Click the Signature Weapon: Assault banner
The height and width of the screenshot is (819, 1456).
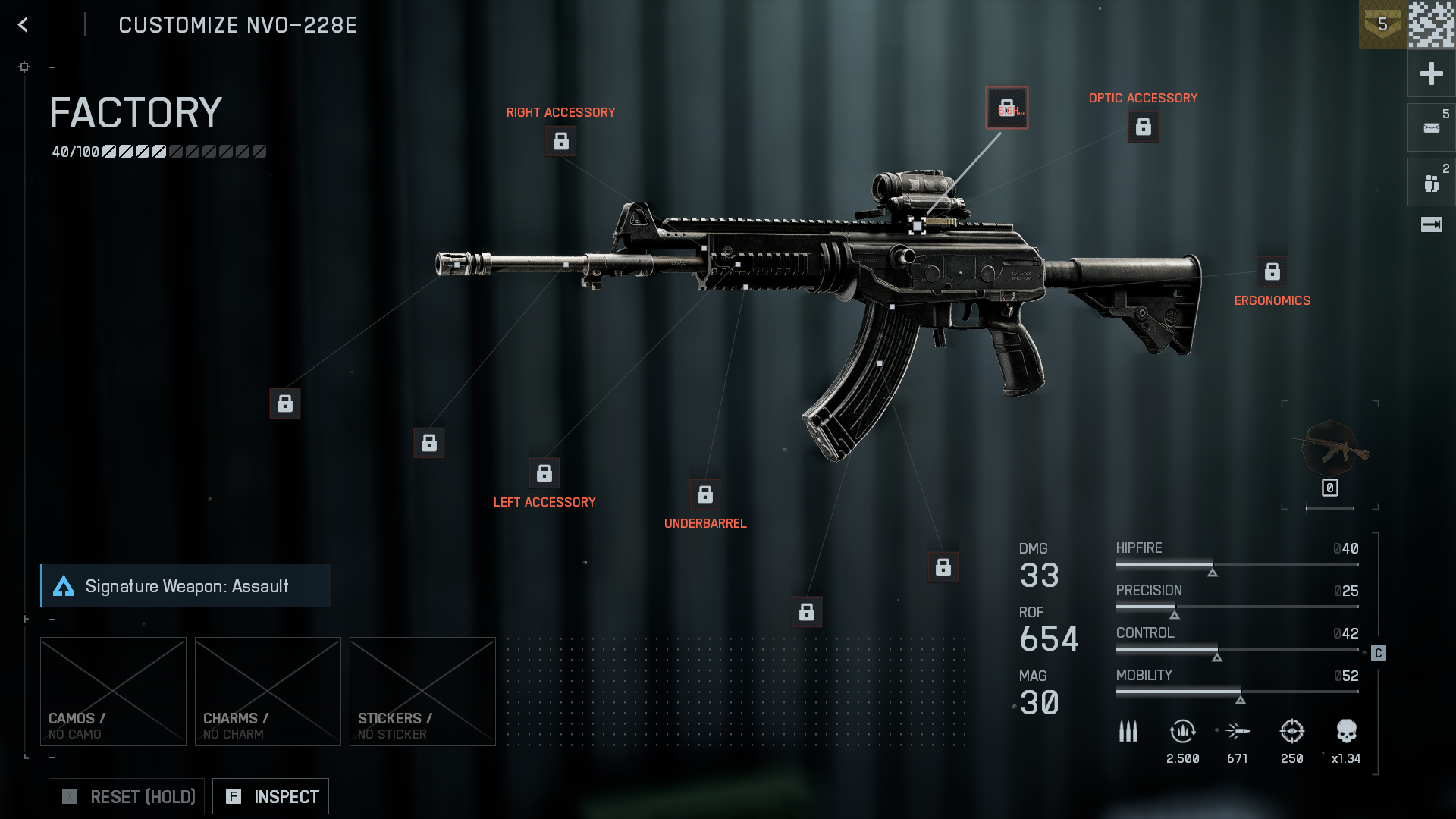pos(186,585)
